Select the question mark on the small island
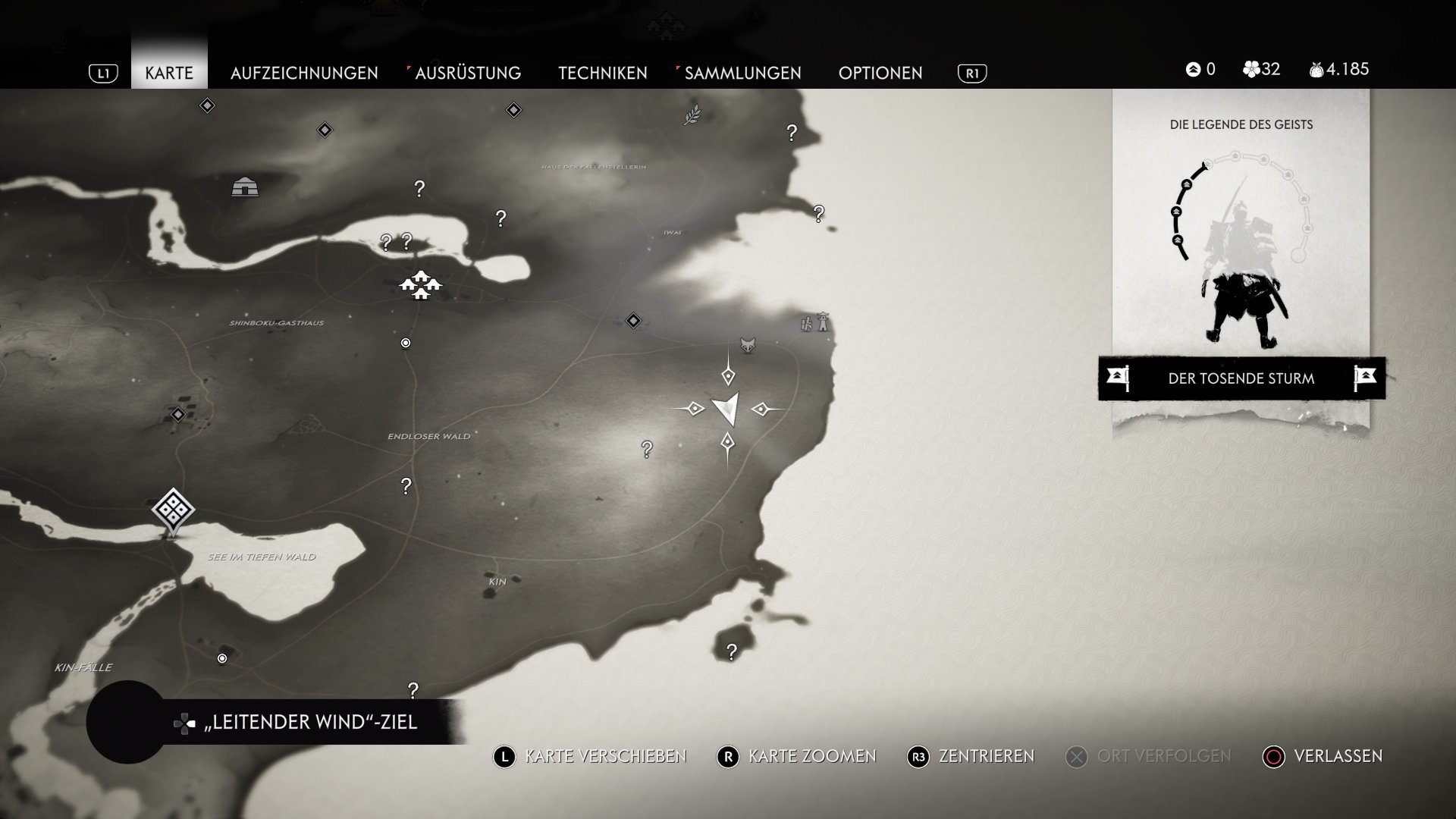The image size is (1456, 819). pyautogui.click(x=731, y=651)
